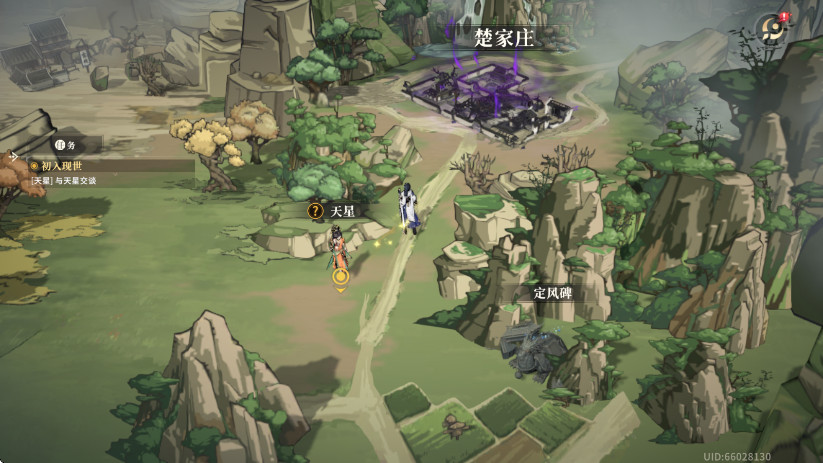Open the 任务 quest panel header
The width and height of the screenshot is (823, 463).
click(x=65, y=144)
